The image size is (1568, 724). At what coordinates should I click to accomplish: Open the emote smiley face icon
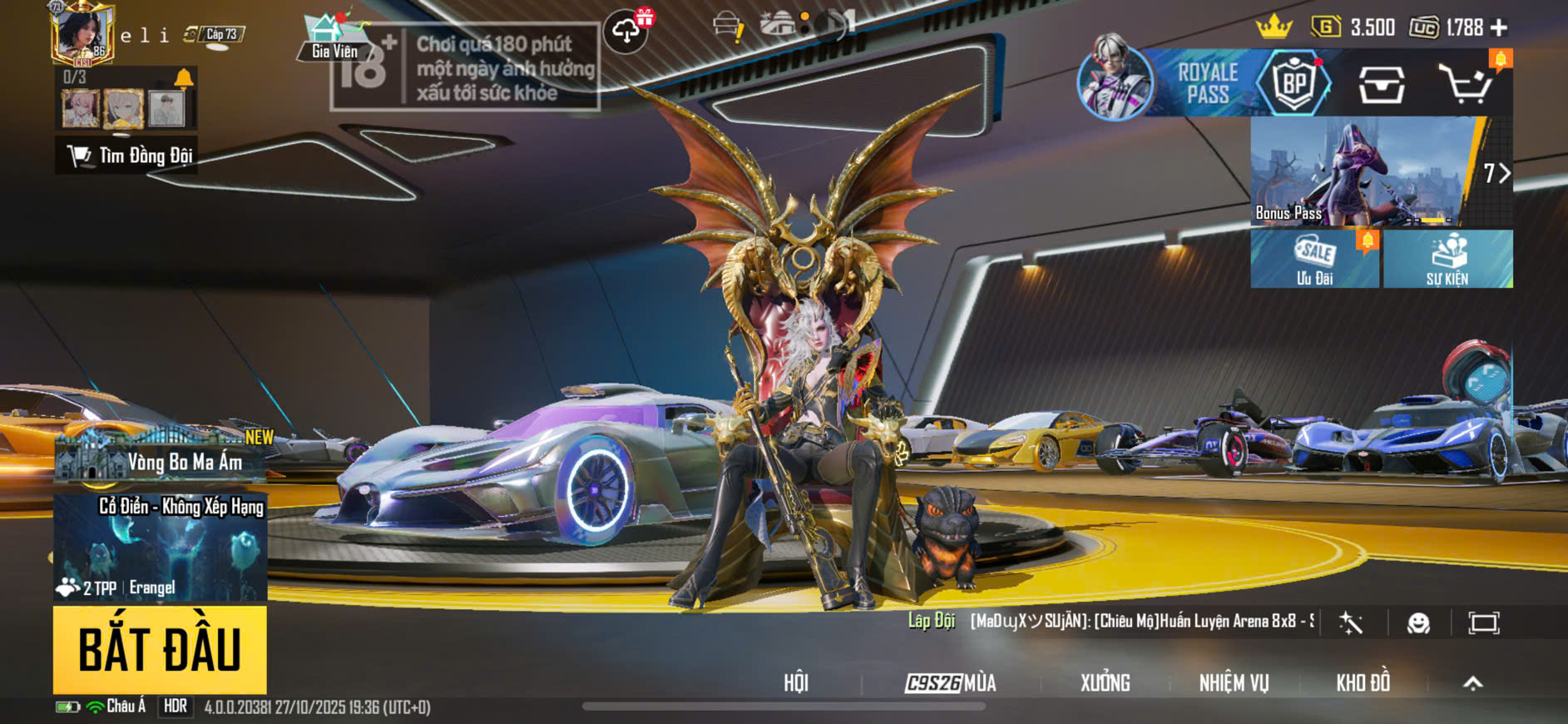(1418, 623)
